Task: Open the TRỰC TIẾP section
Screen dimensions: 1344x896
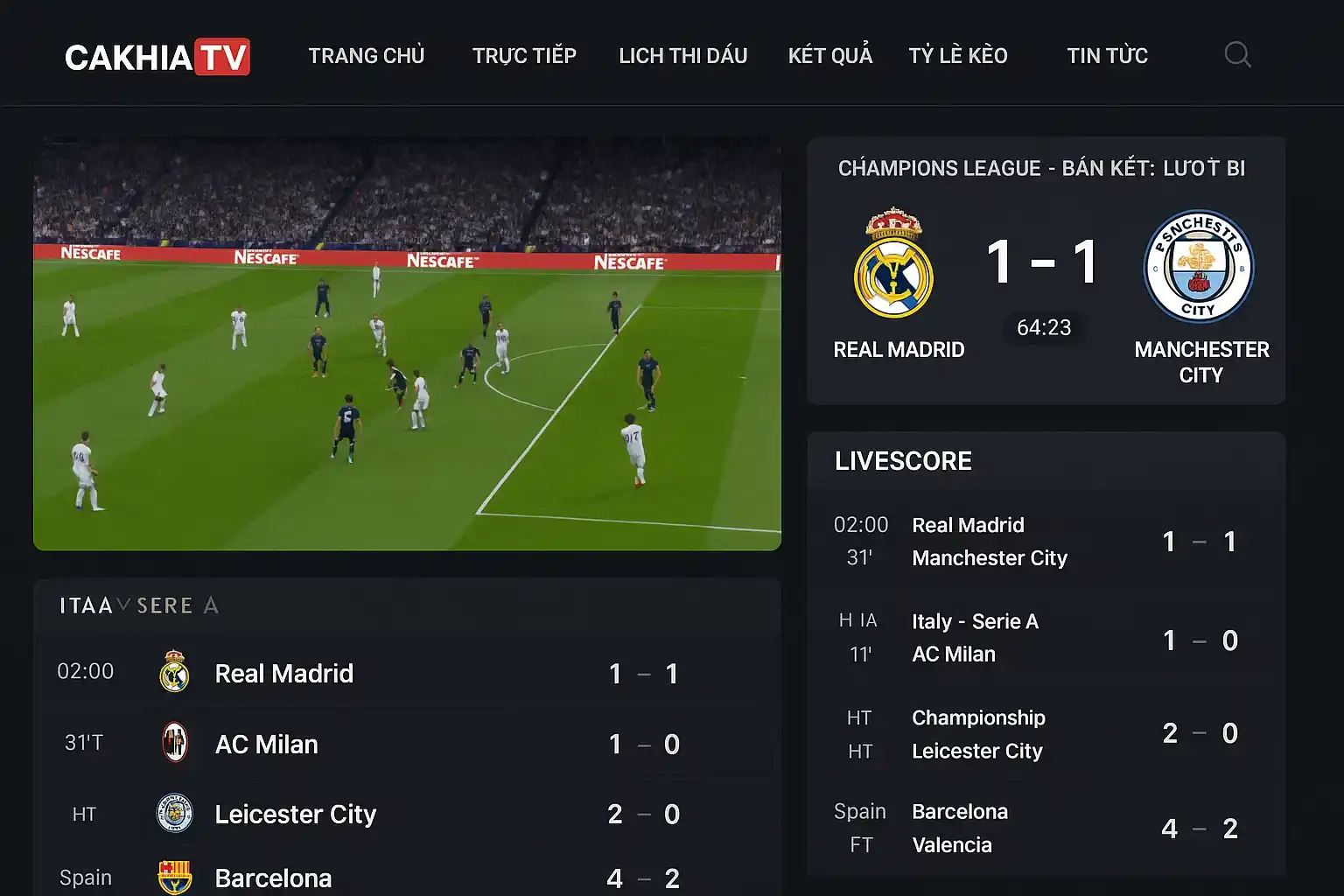Action: point(524,55)
